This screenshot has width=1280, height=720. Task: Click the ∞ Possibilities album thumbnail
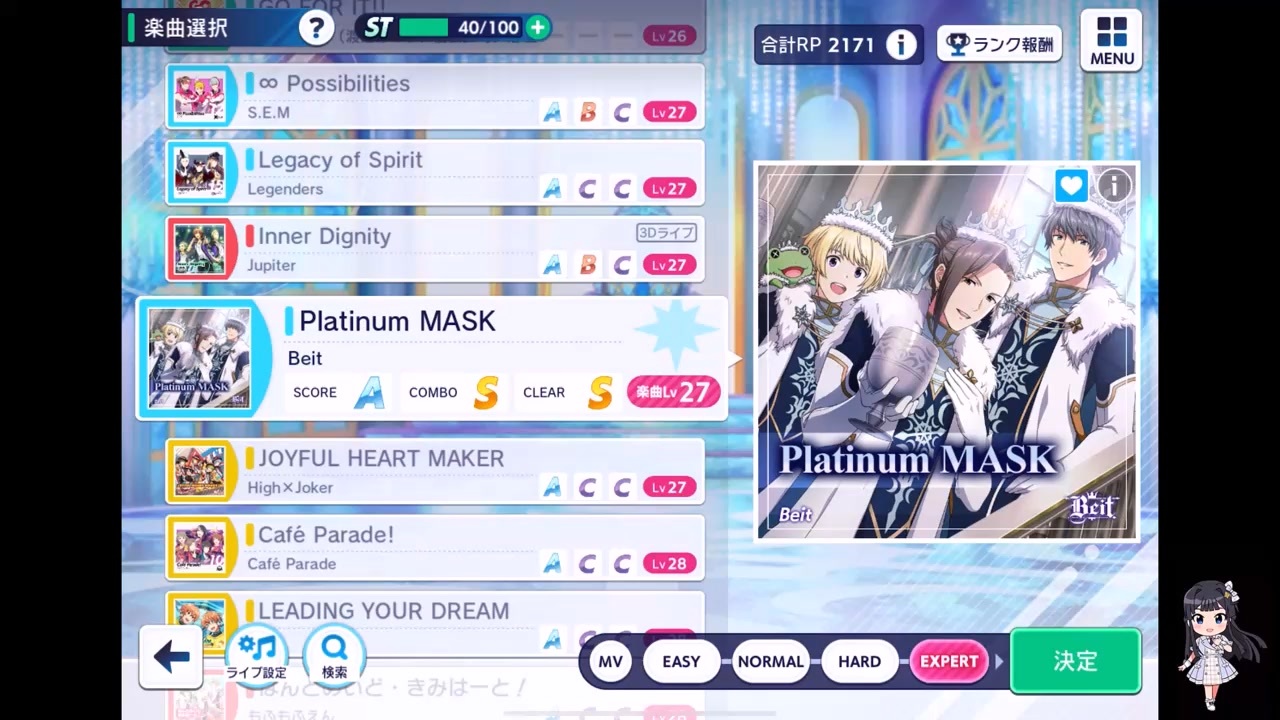click(201, 96)
